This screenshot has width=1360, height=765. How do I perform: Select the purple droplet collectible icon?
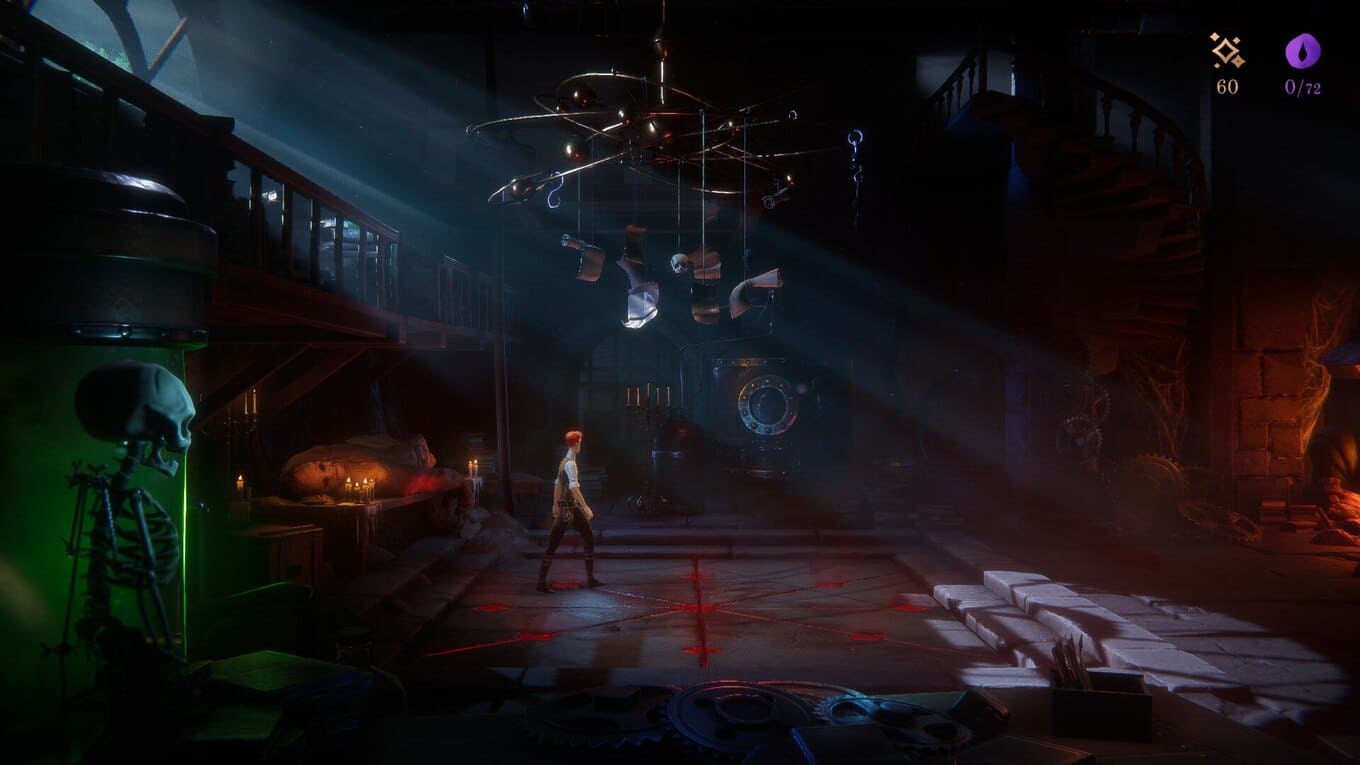coord(1303,51)
